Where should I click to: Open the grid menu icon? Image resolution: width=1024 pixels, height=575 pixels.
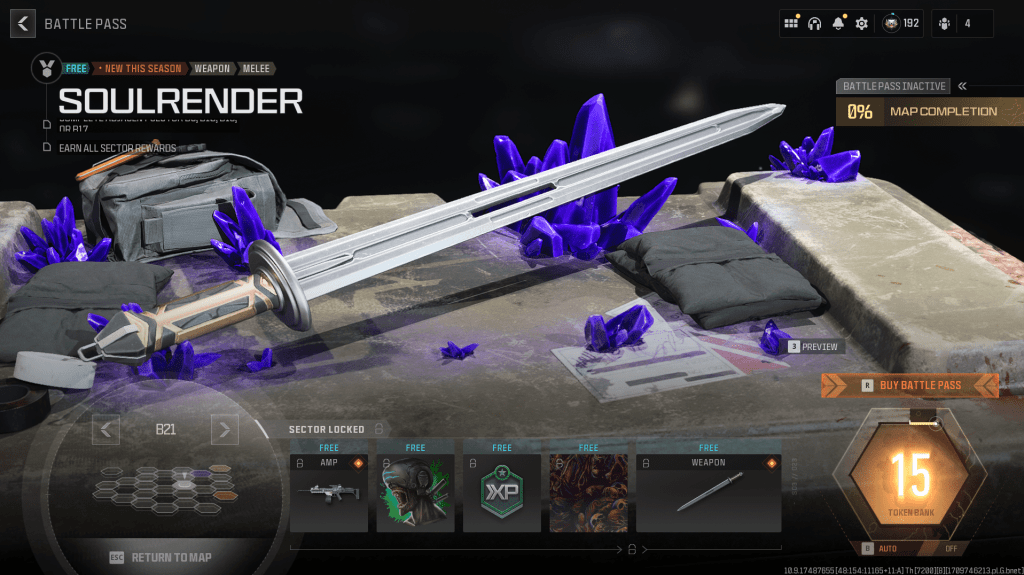click(791, 23)
